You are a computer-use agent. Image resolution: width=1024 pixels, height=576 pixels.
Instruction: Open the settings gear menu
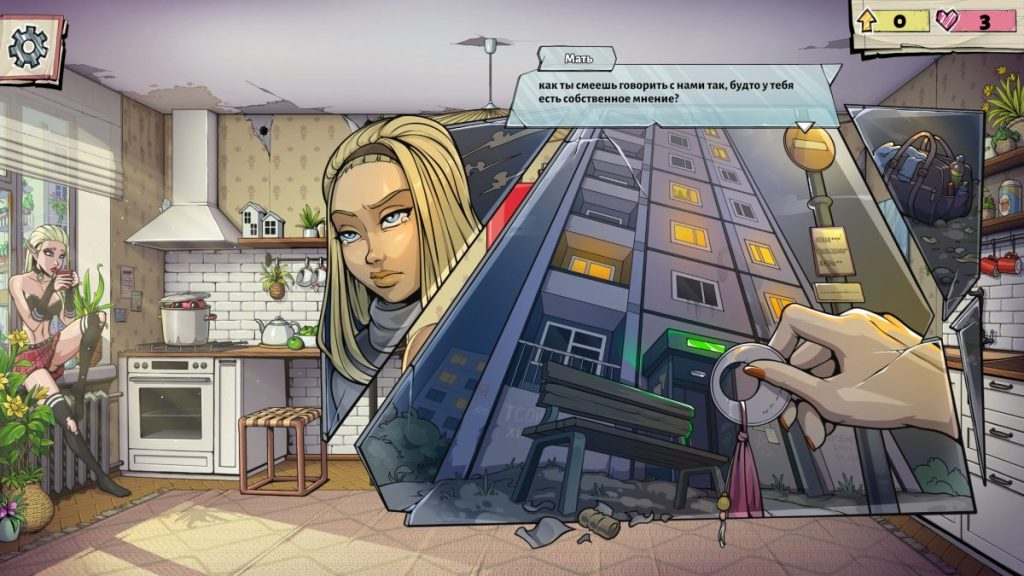pyautogui.click(x=28, y=47)
